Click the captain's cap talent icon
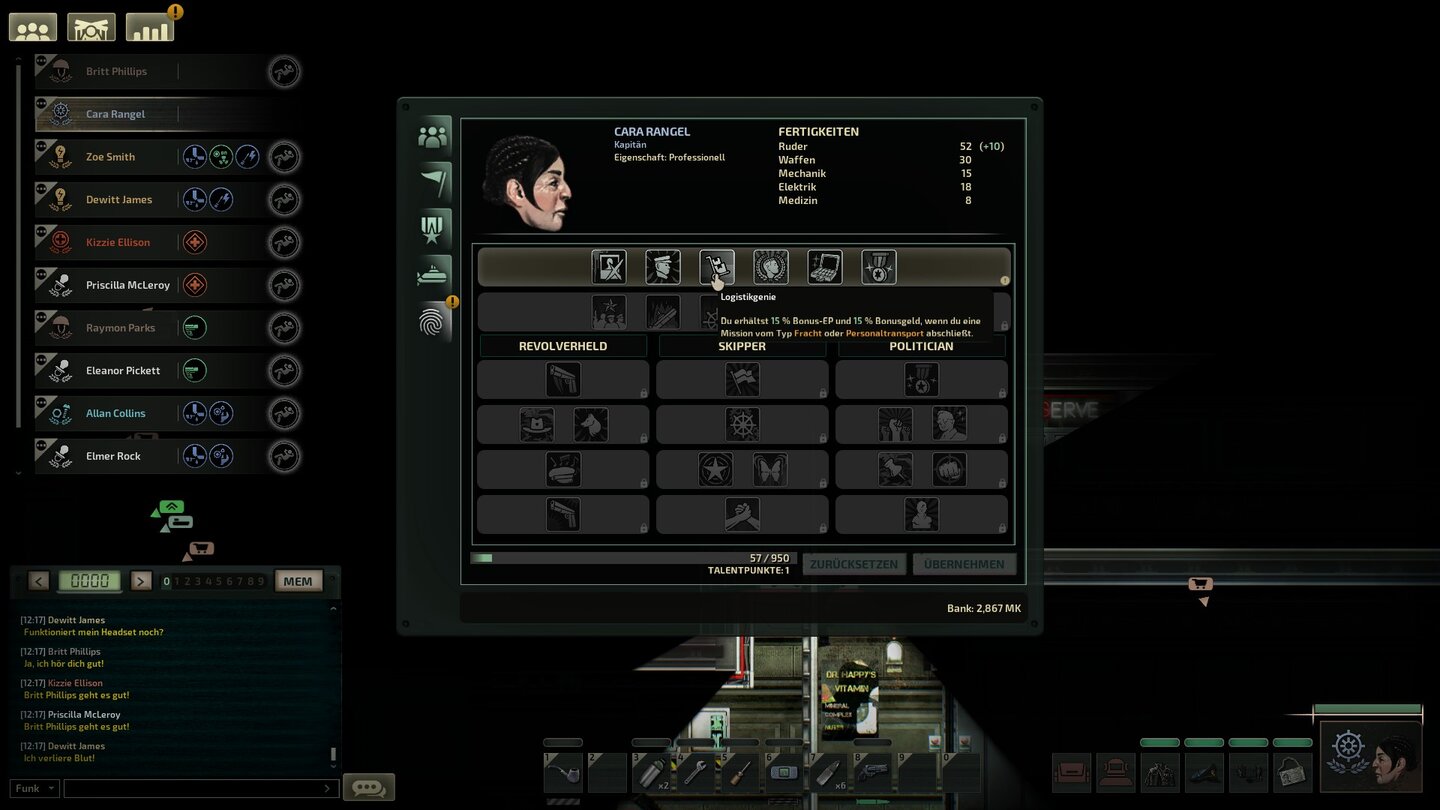 [663, 266]
